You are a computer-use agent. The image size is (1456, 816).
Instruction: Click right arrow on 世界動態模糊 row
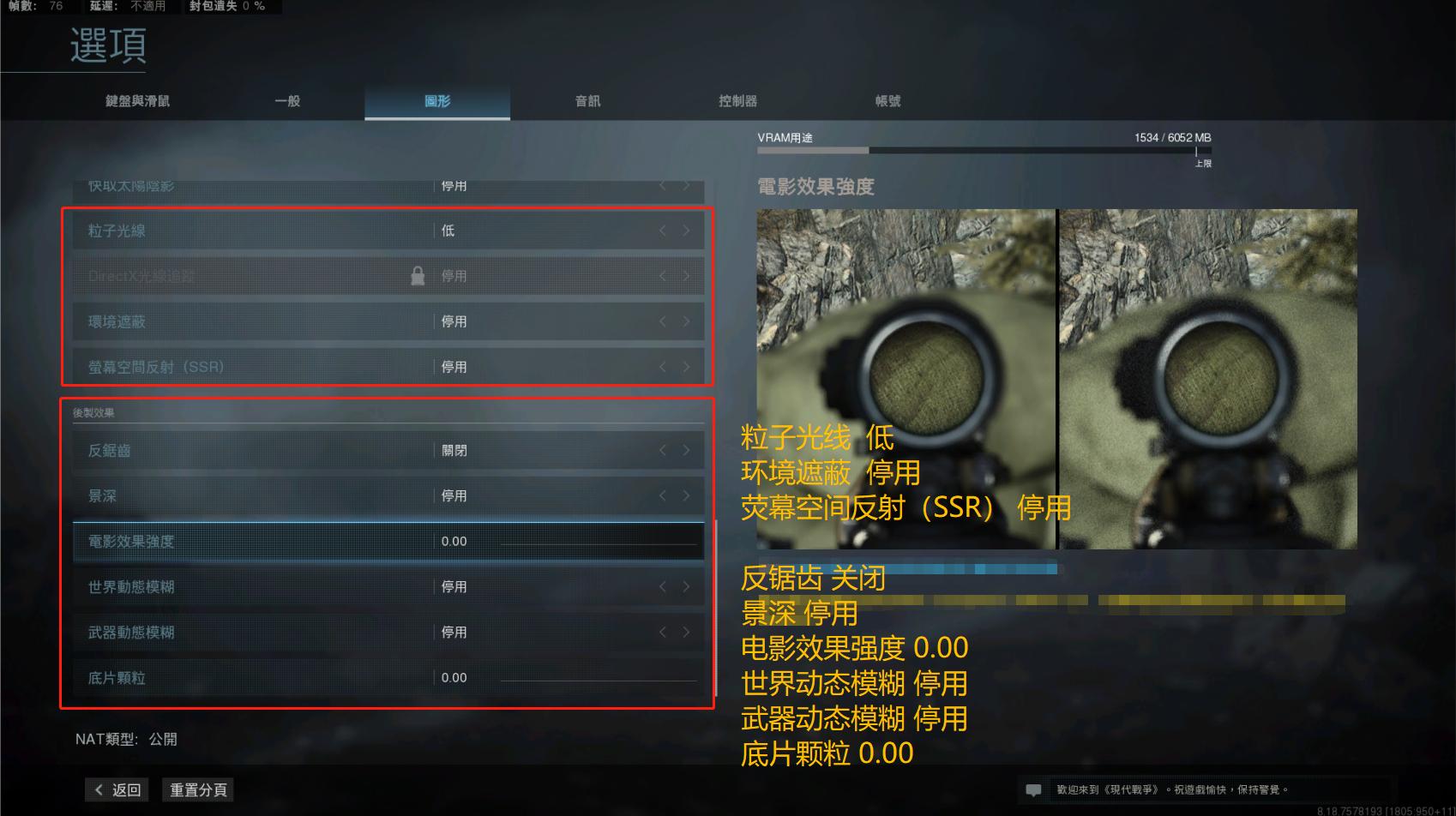685,587
